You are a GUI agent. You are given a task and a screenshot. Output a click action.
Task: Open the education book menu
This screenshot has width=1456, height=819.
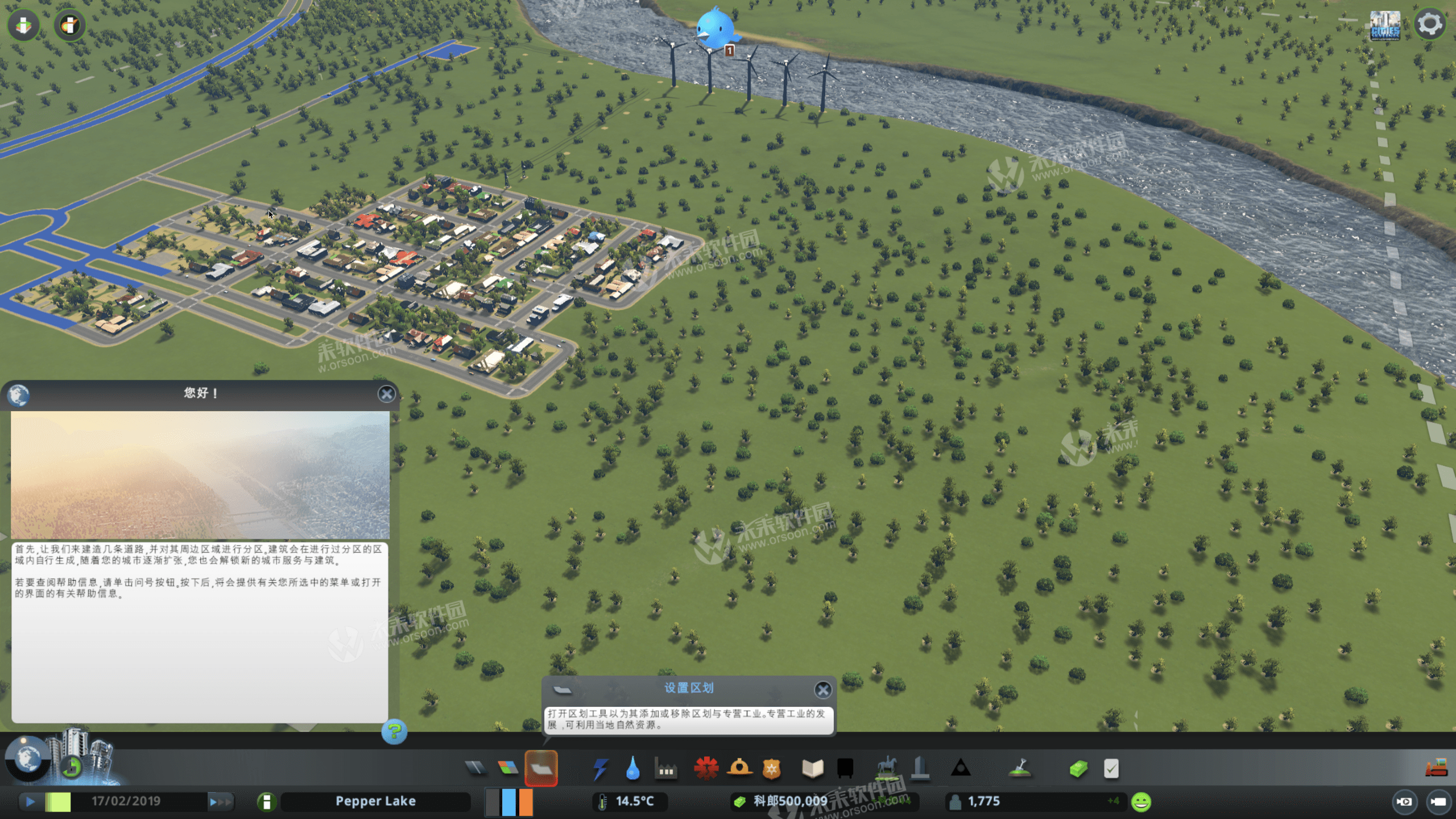(812, 769)
